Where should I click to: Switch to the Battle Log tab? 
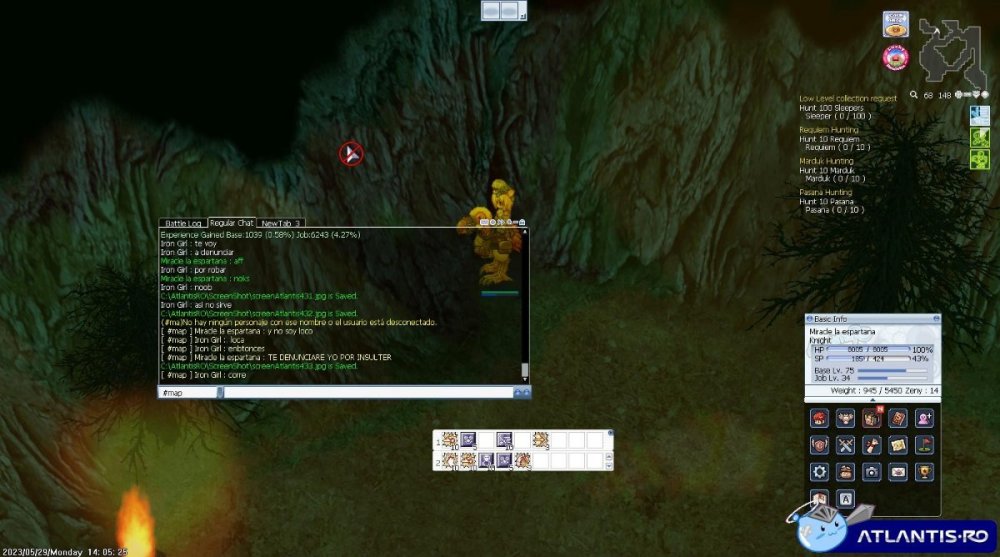click(x=183, y=223)
